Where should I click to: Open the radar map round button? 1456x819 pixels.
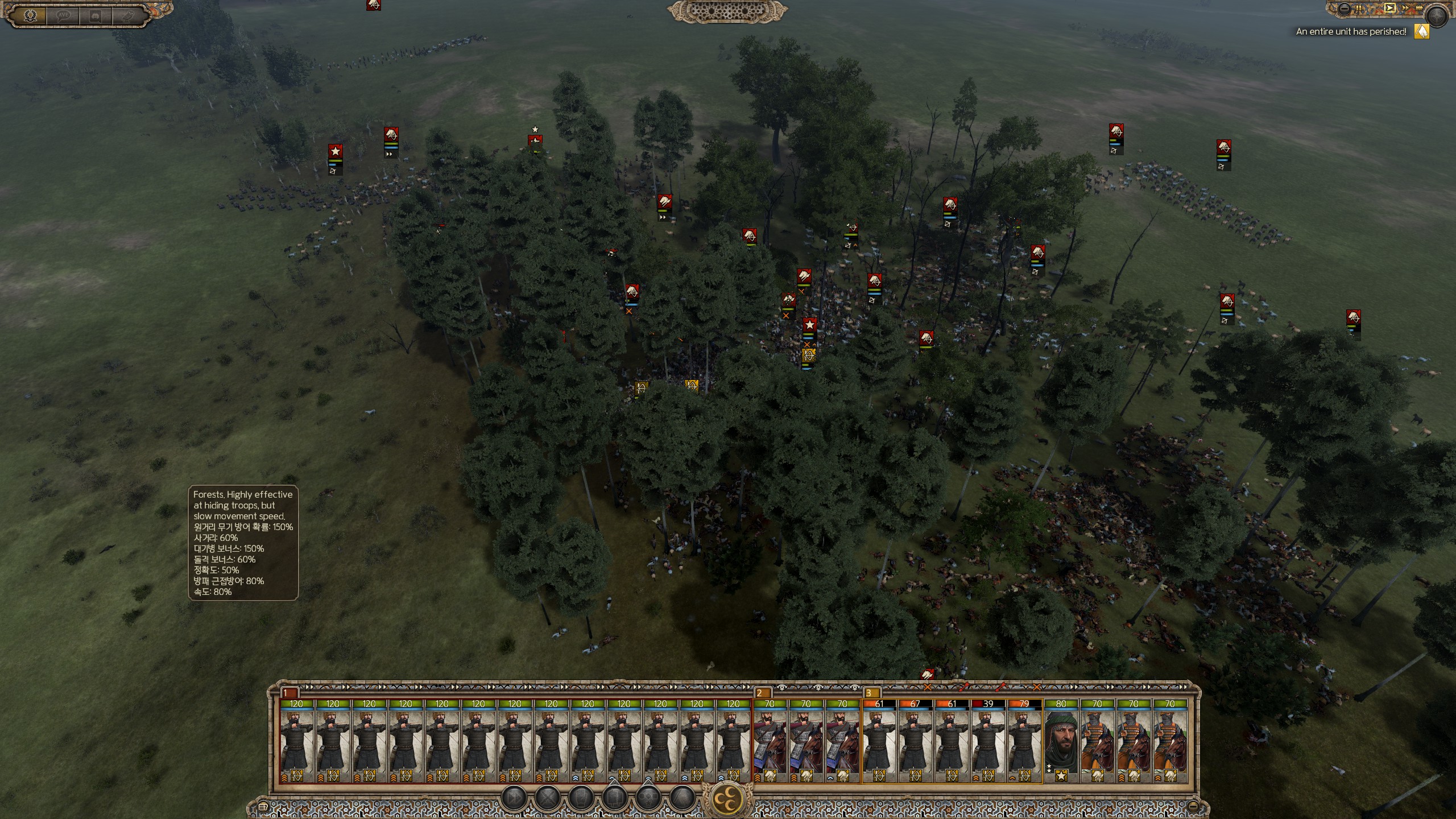point(1438,16)
